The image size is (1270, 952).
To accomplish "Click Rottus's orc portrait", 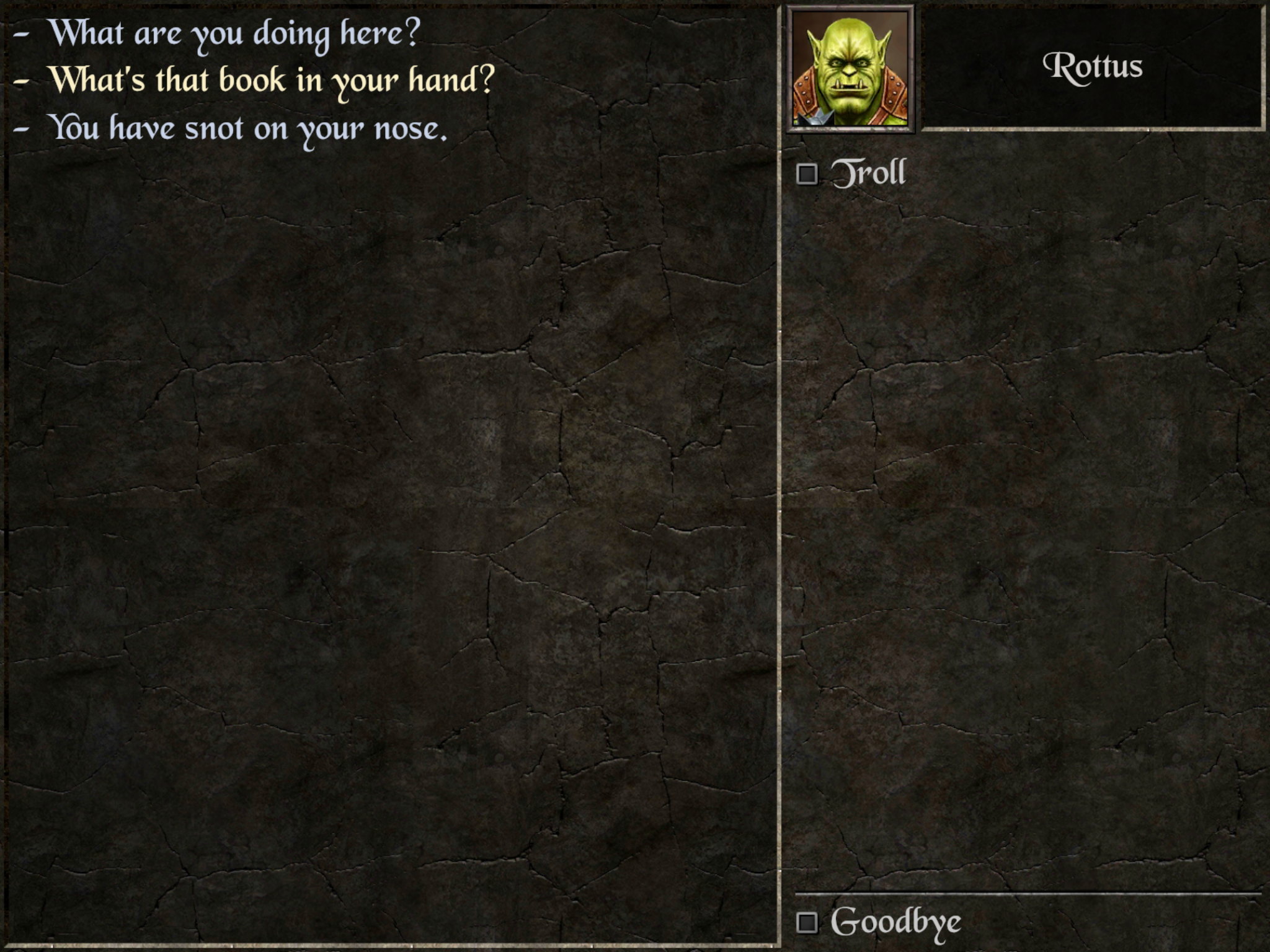I will 850,69.
